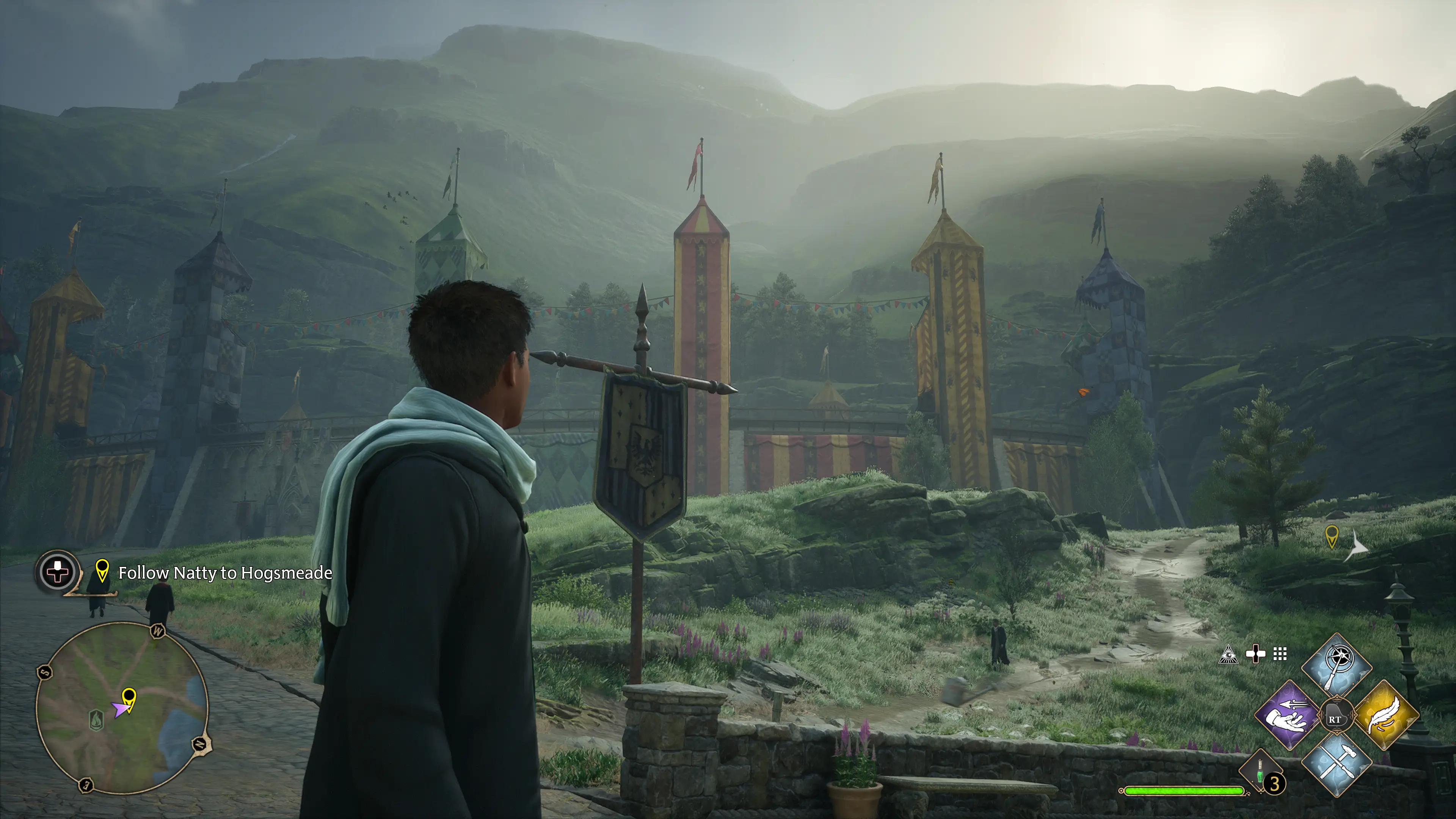Screen dimensions: 1456x819
Task: Click the yellow waypoint marker above the path
Action: click(1332, 535)
